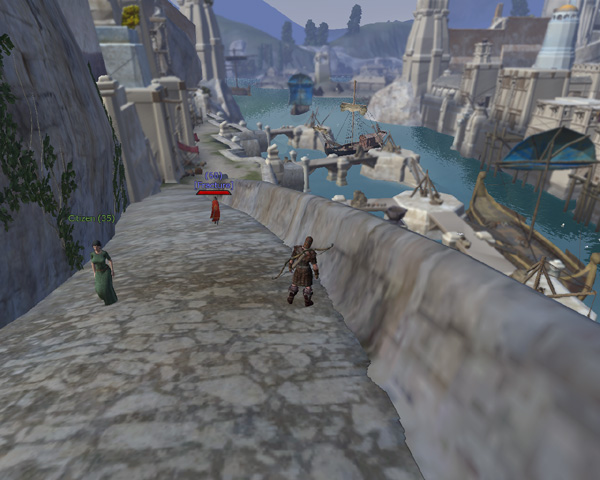
Task: Select the Citizen (35) nameplate
Action: tap(91, 218)
